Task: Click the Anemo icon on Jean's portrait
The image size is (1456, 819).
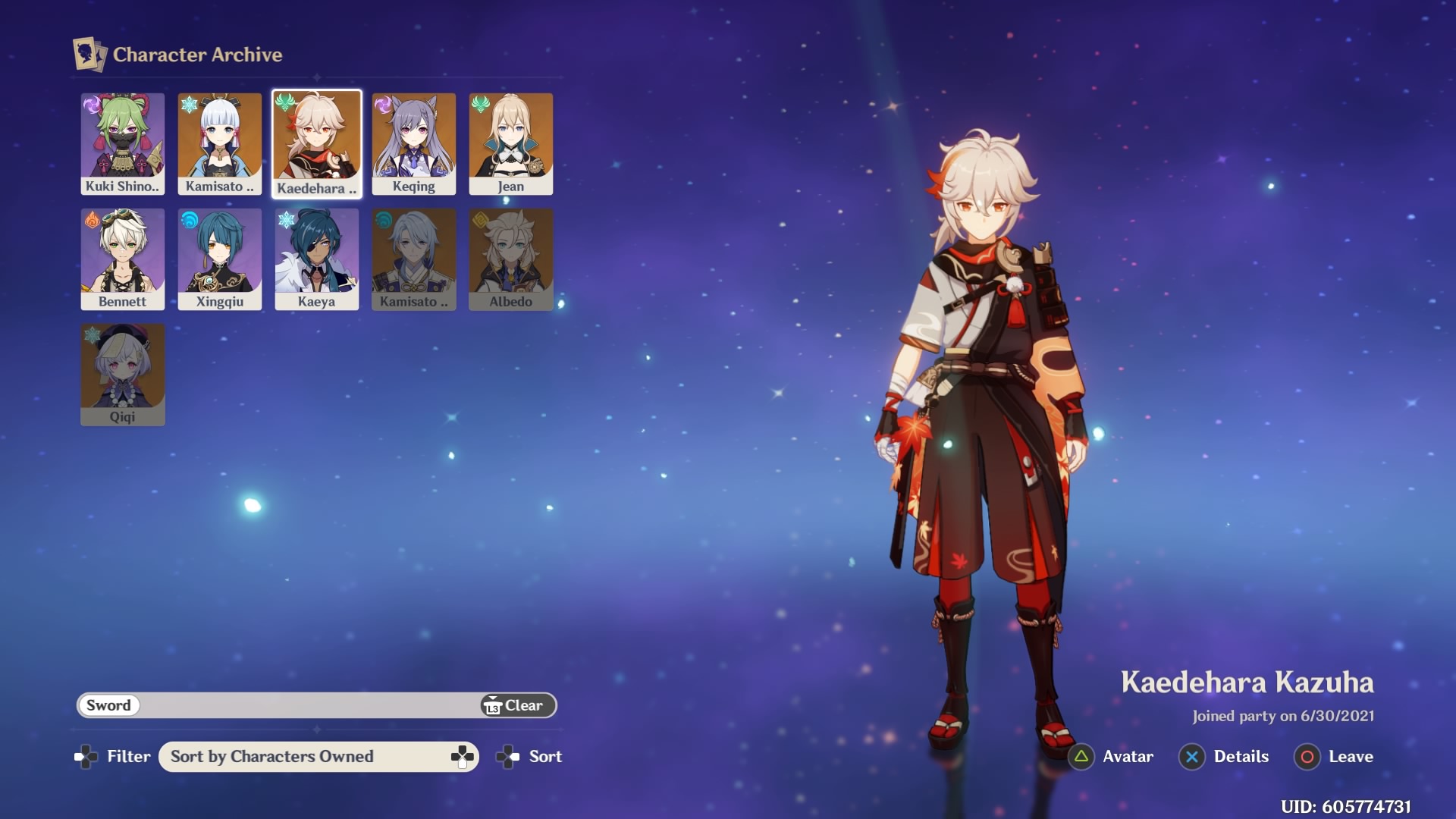Action: (481, 104)
